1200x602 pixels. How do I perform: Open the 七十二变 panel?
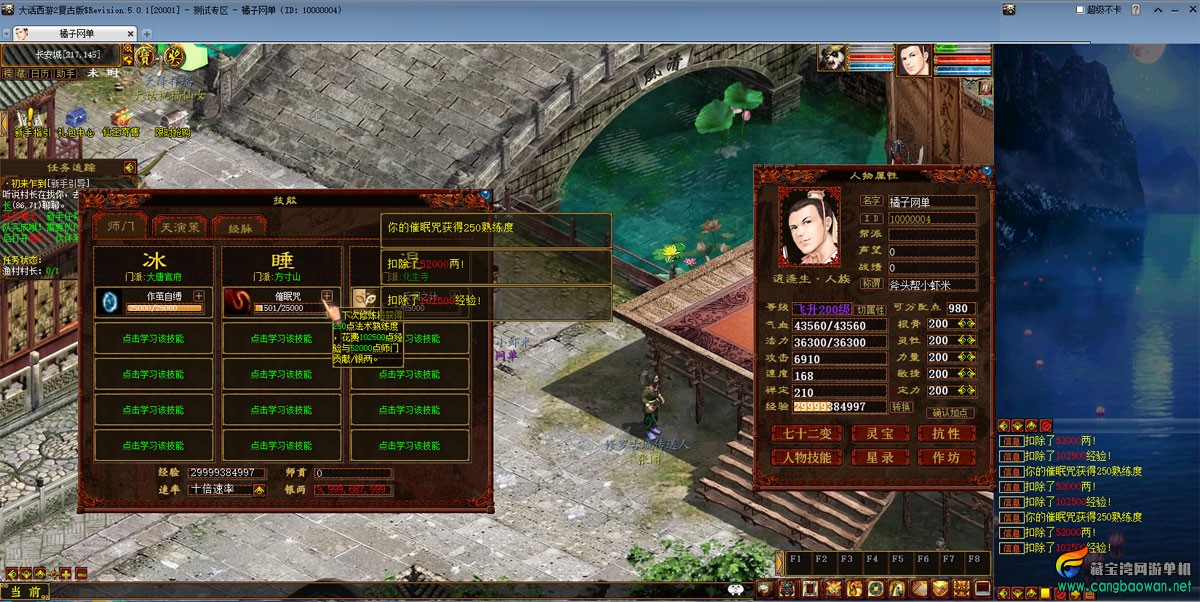[806, 434]
